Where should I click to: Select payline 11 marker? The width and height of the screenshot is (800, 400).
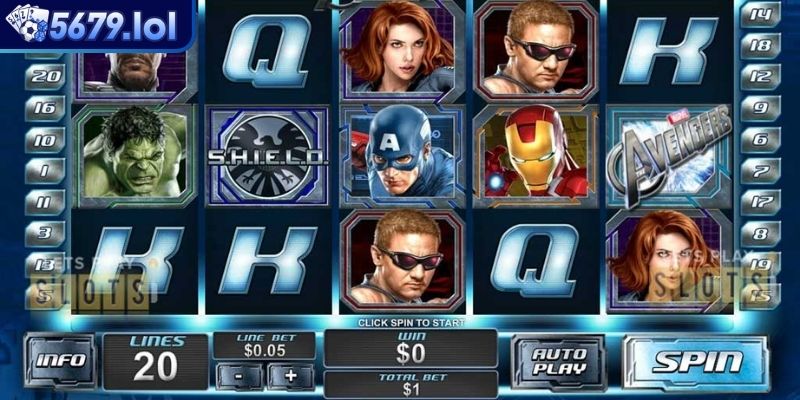coord(44,202)
